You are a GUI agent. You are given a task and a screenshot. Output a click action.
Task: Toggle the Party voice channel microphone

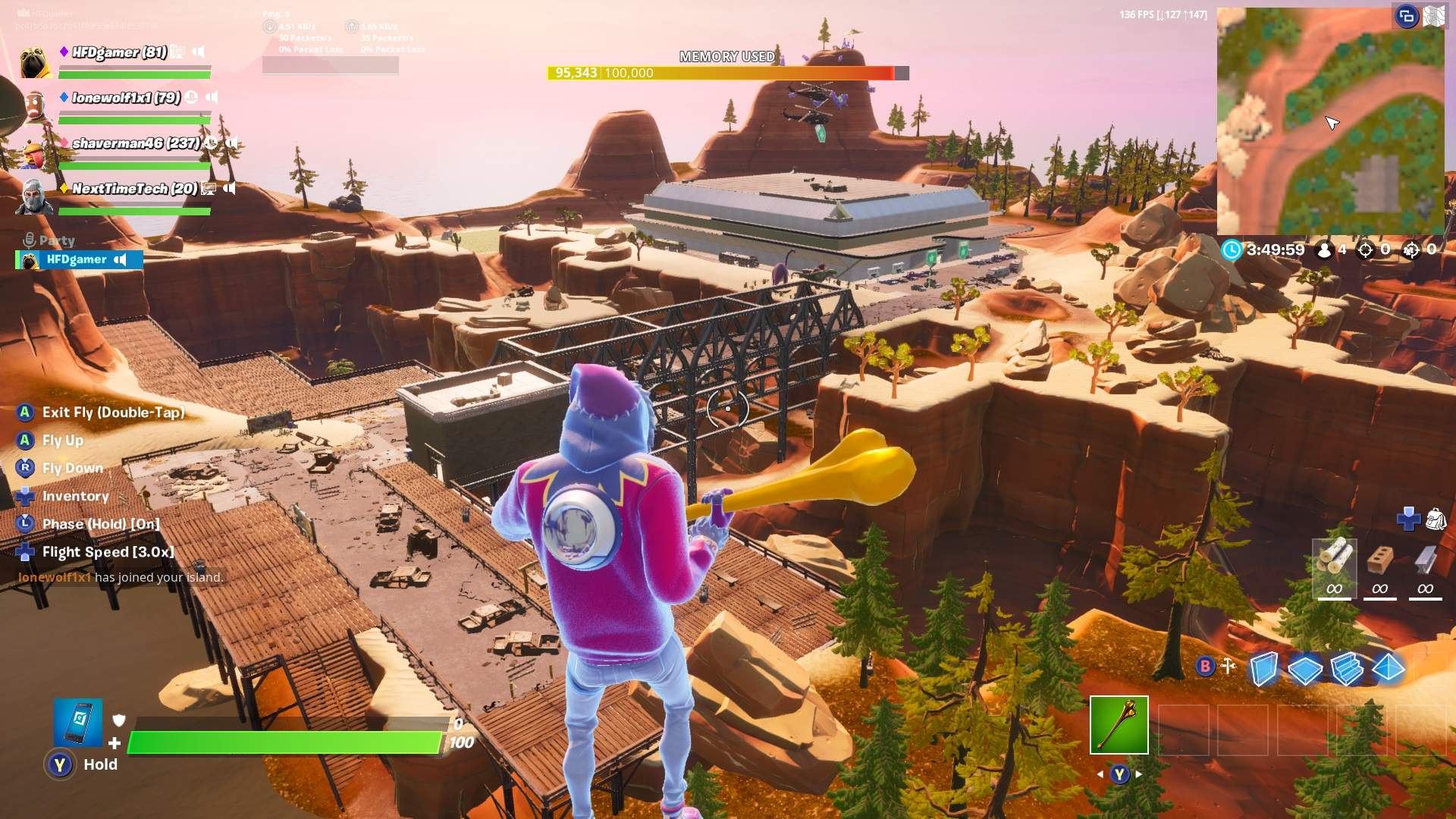point(30,240)
